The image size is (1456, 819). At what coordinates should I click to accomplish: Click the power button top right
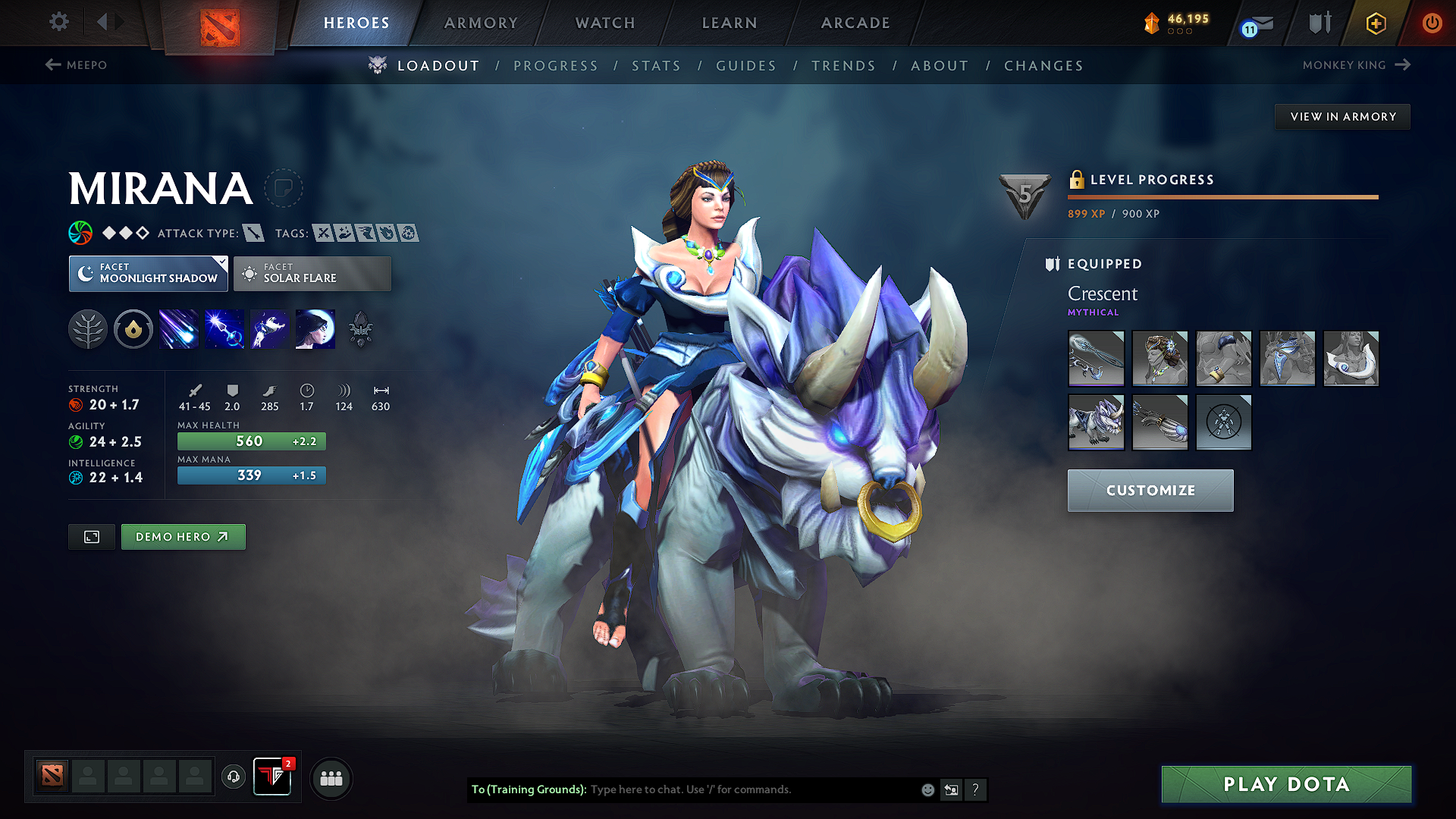1432,23
